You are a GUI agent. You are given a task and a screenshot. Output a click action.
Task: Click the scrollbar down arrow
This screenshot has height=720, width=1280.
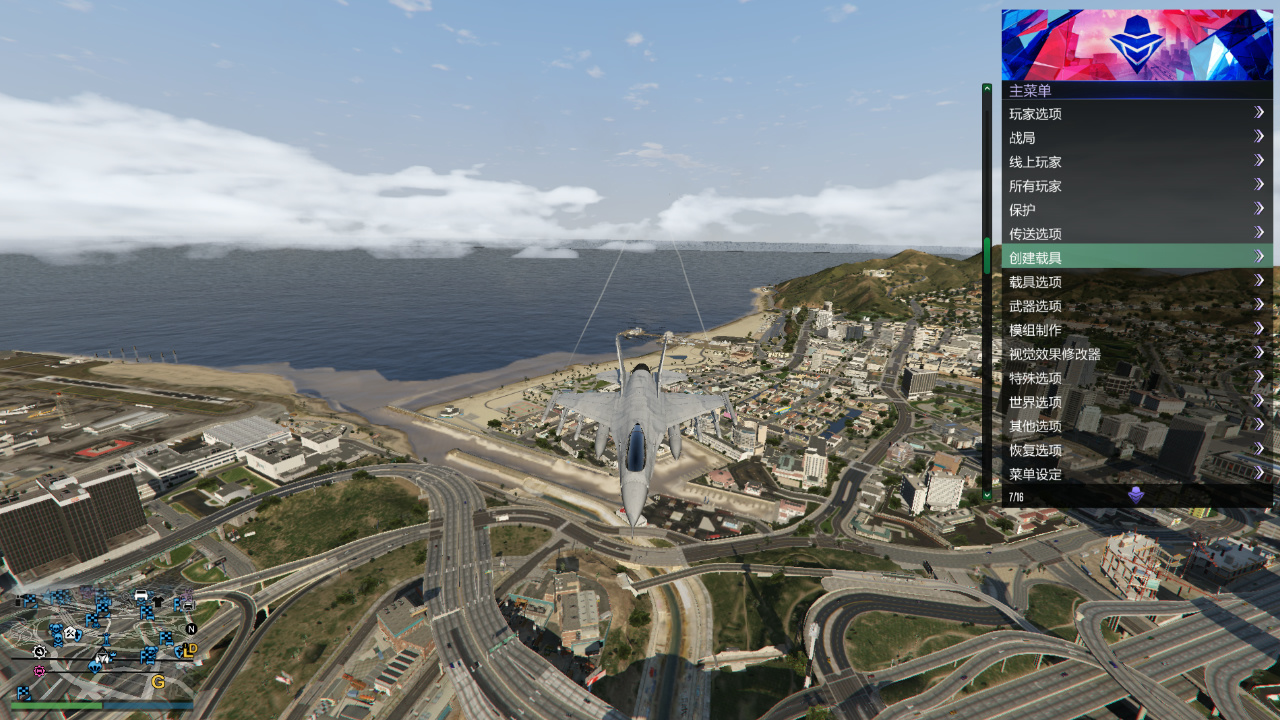[987, 494]
